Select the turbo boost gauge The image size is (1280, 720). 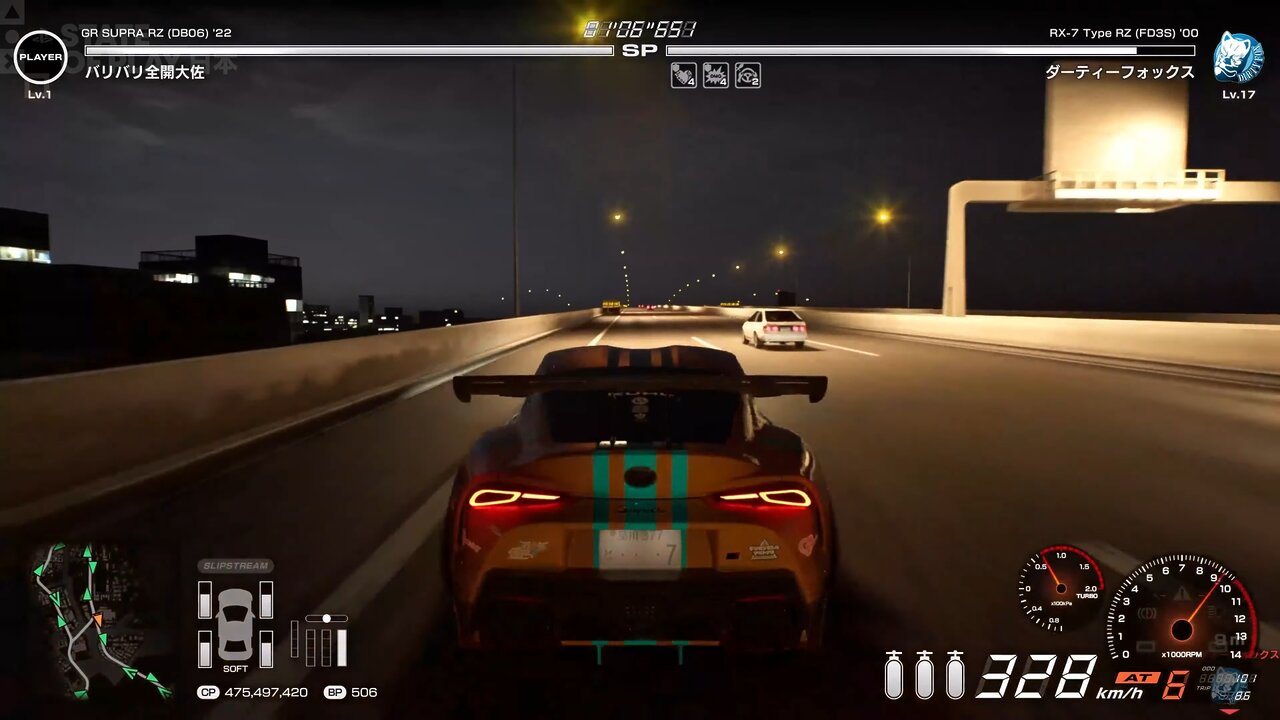(x=1060, y=589)
